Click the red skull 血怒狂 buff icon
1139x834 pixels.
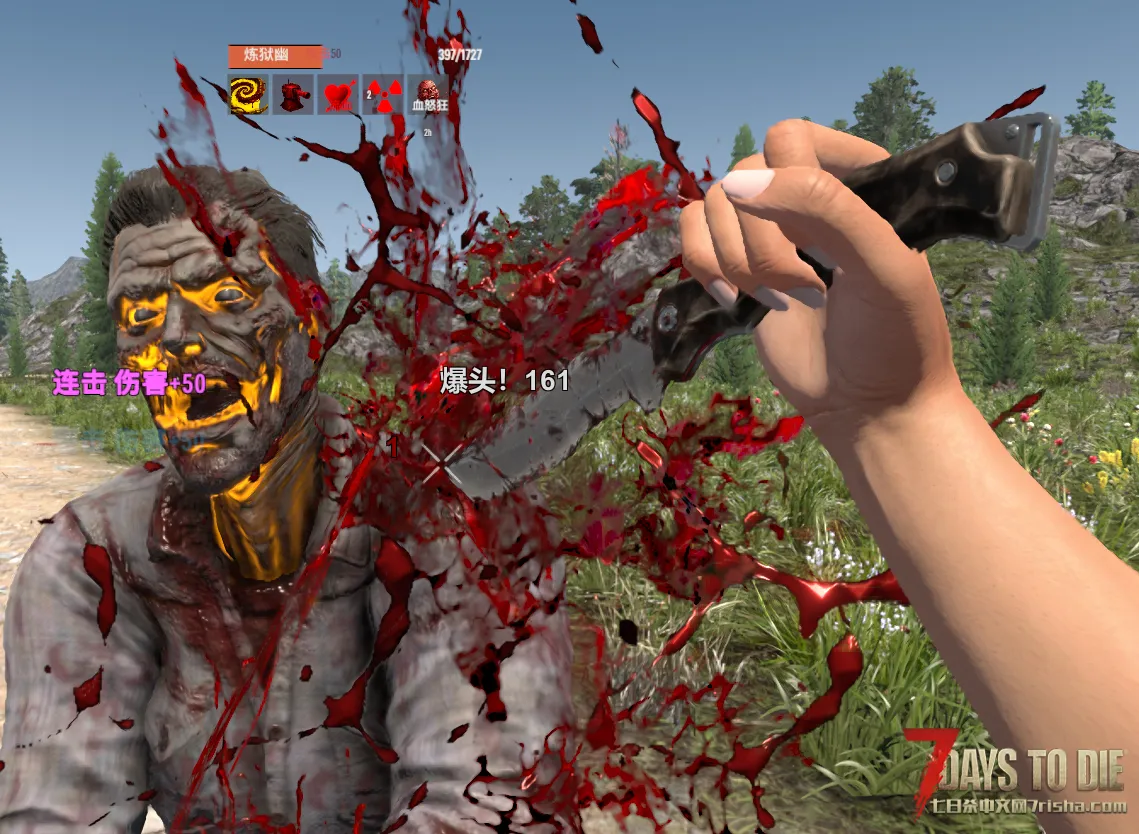click(x=428, y=95)
